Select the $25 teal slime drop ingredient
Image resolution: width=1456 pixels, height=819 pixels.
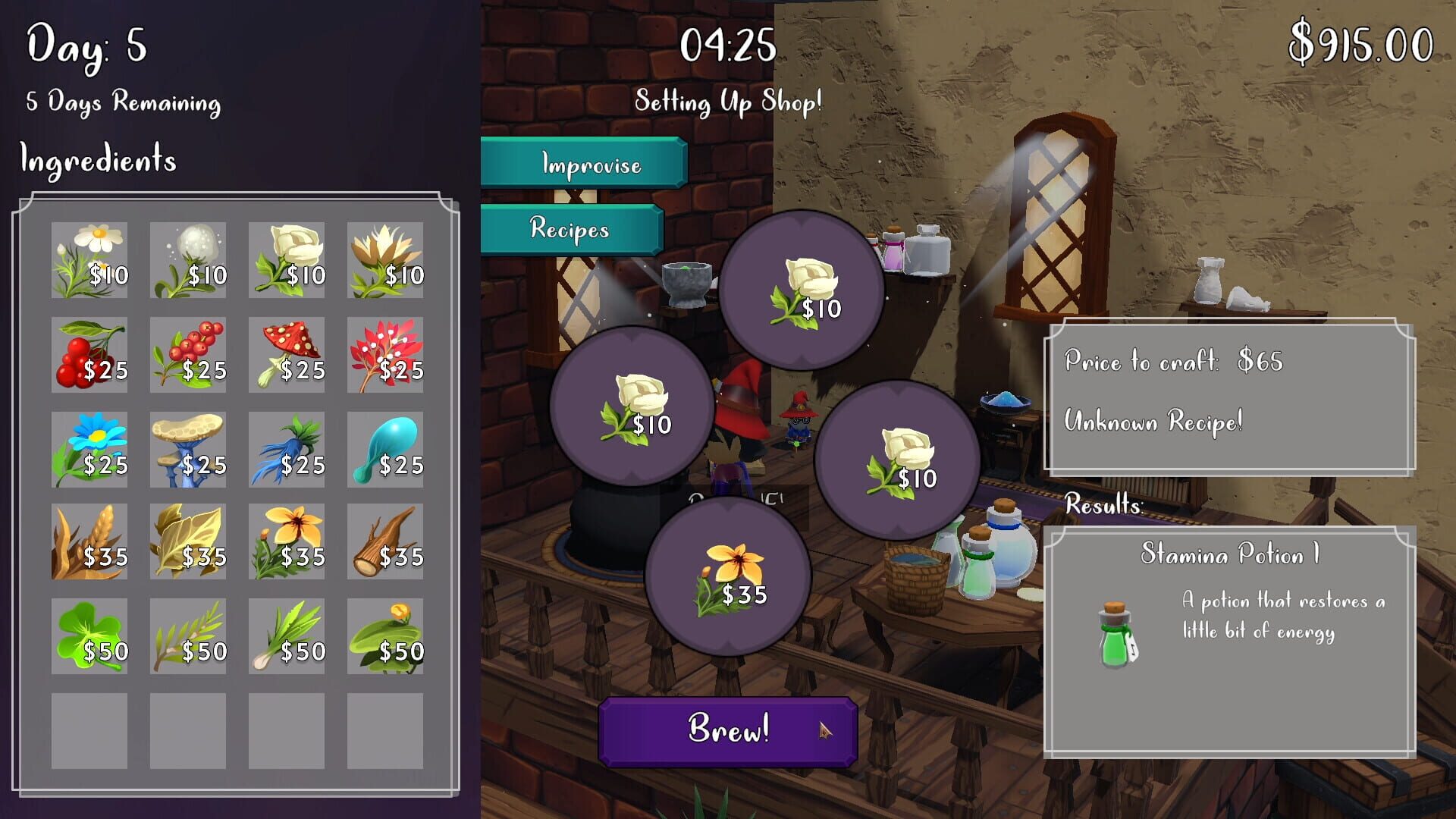(x=385, y=449)
